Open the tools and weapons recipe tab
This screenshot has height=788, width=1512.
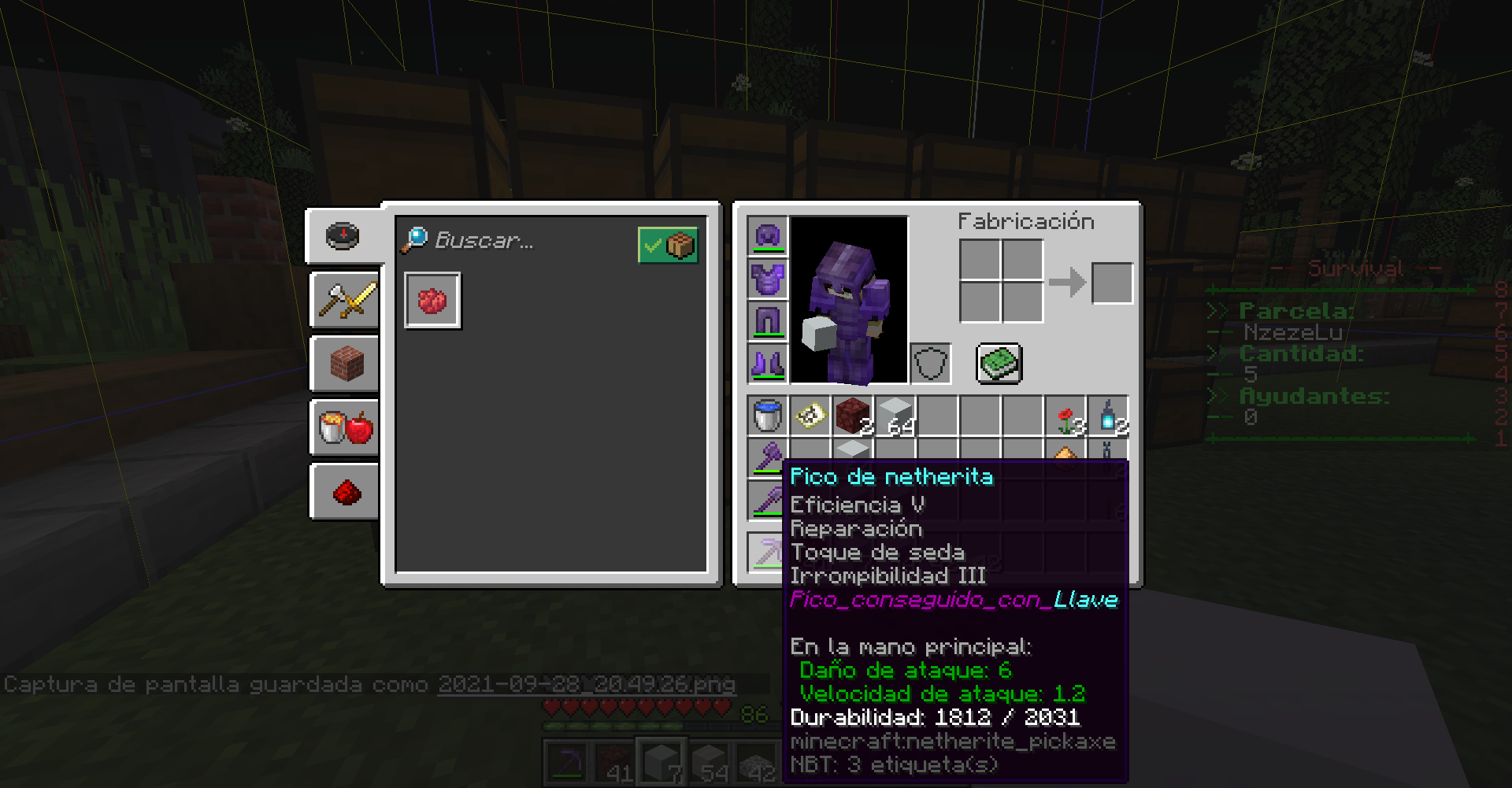[346, 300]
